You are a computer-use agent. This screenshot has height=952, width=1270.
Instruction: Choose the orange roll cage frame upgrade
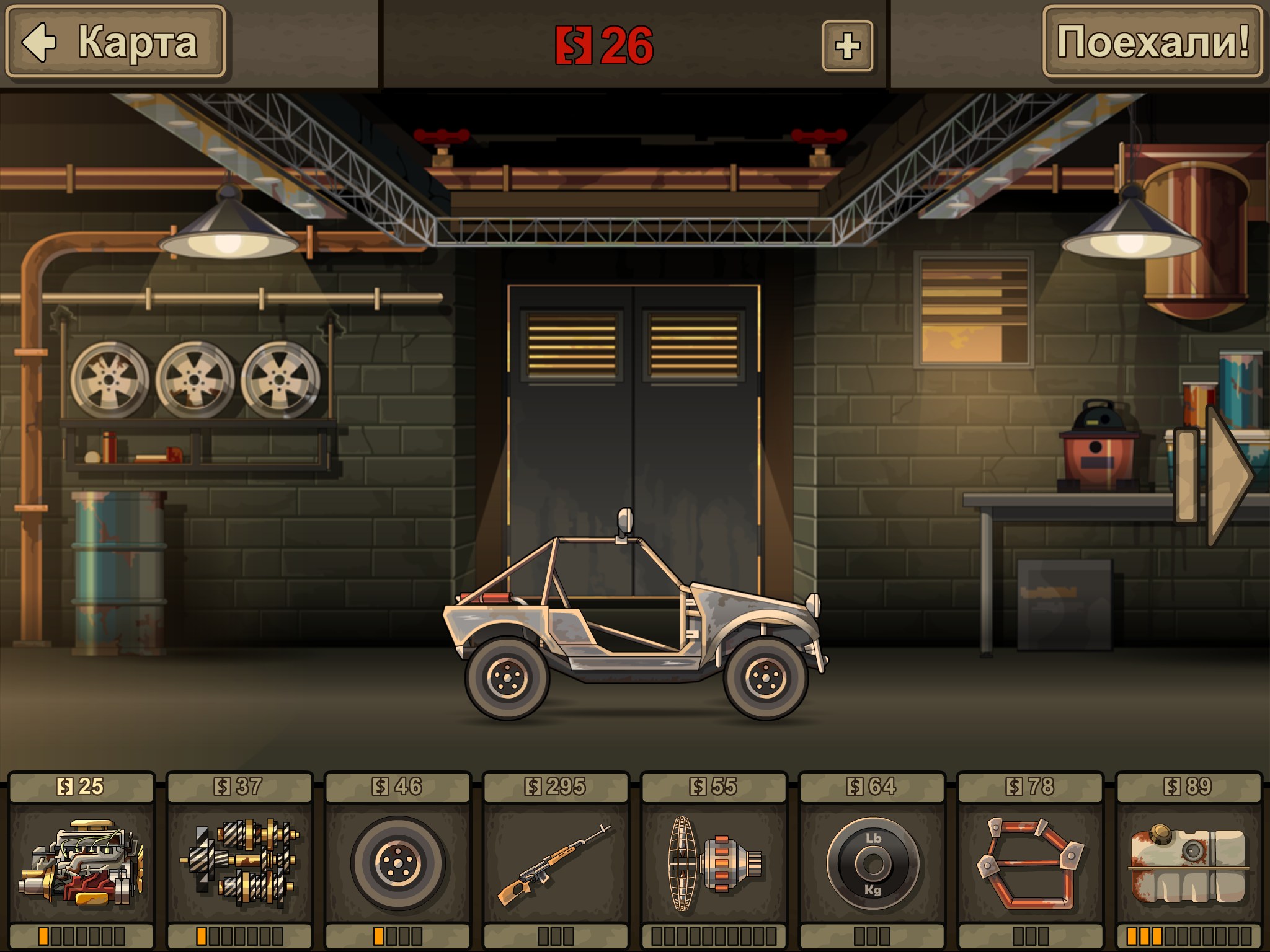coord(1030,863)
